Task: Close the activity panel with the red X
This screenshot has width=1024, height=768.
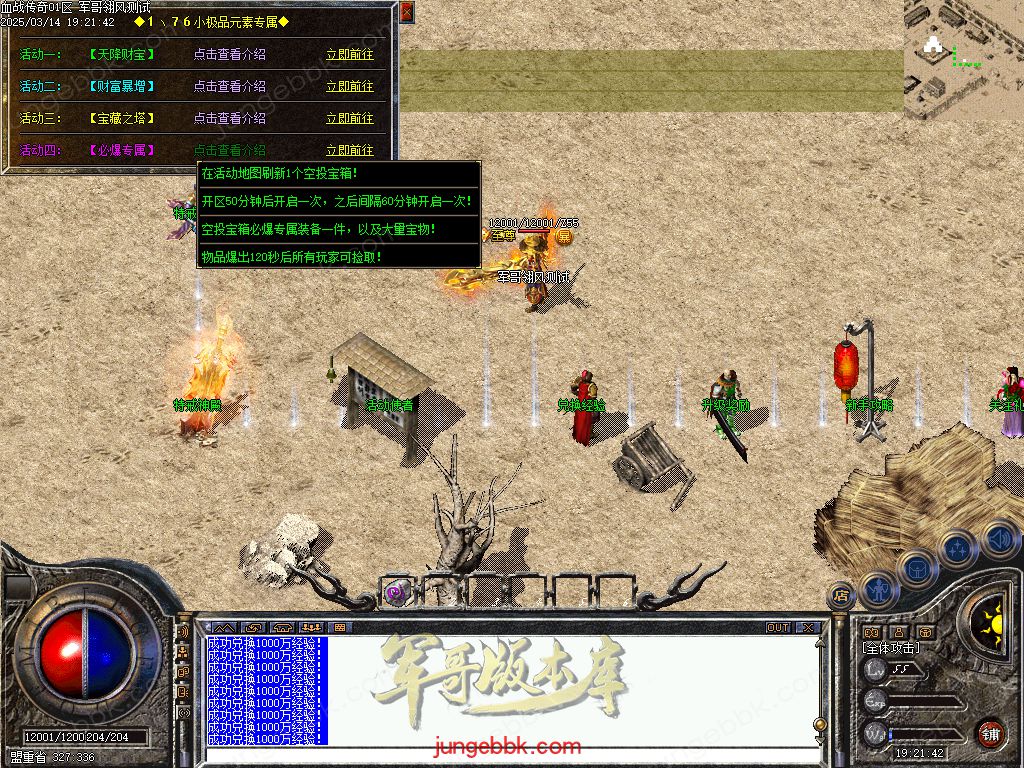Action: pos(406,12)
